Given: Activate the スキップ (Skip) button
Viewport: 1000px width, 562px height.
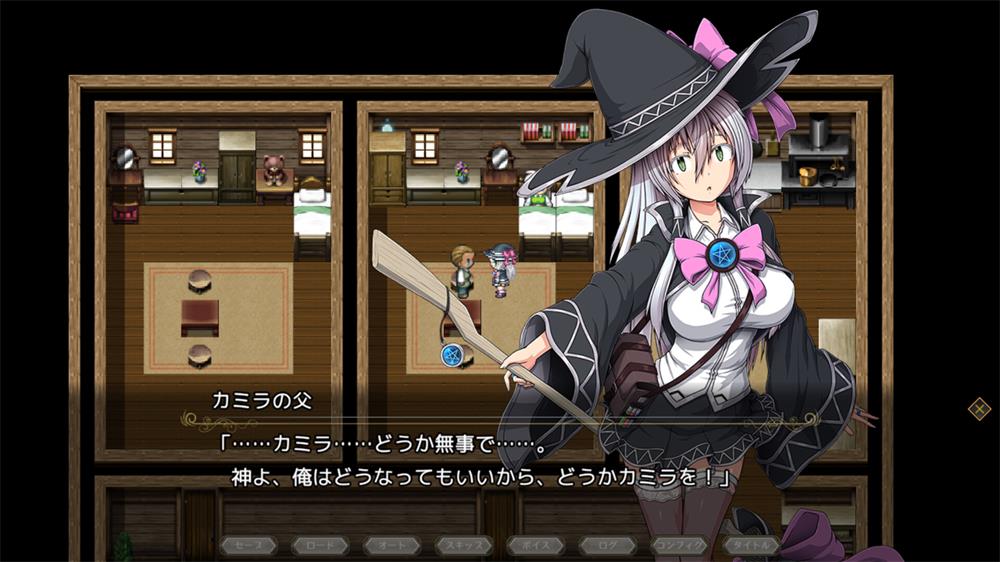Looking at the screenshot, I should (463, 545).
